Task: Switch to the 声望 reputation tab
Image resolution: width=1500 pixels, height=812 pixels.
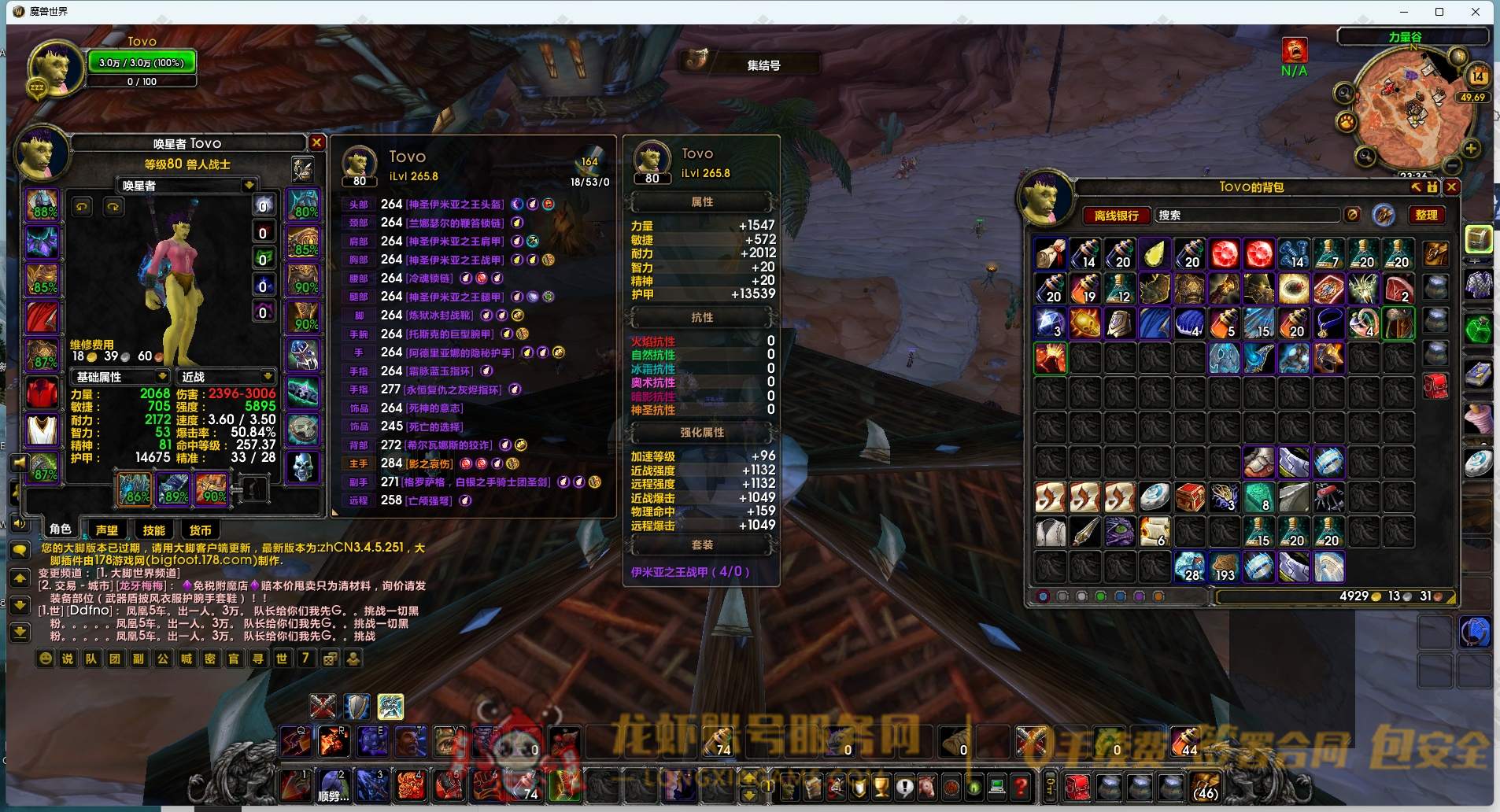Action: click(x=107, y=530)
